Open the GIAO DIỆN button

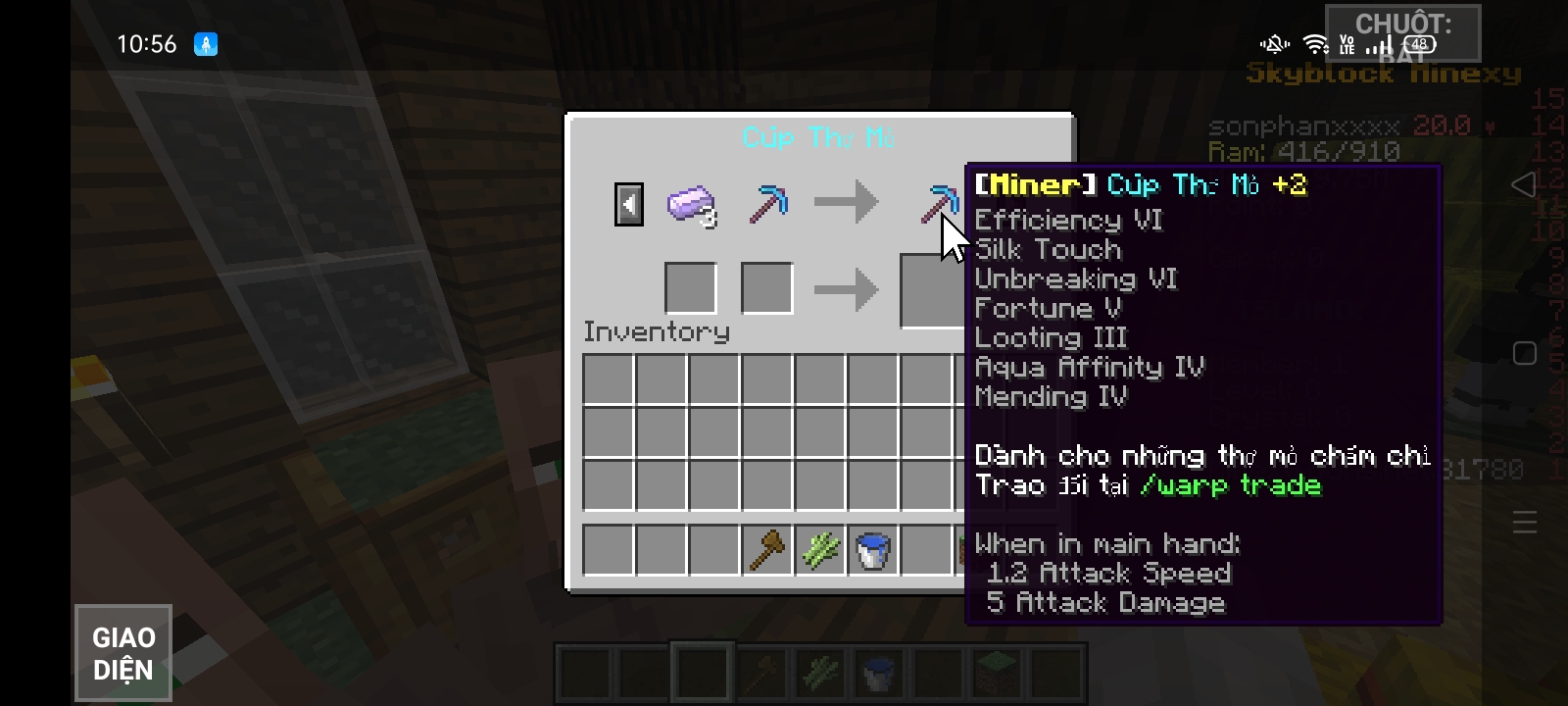point(123,653)
